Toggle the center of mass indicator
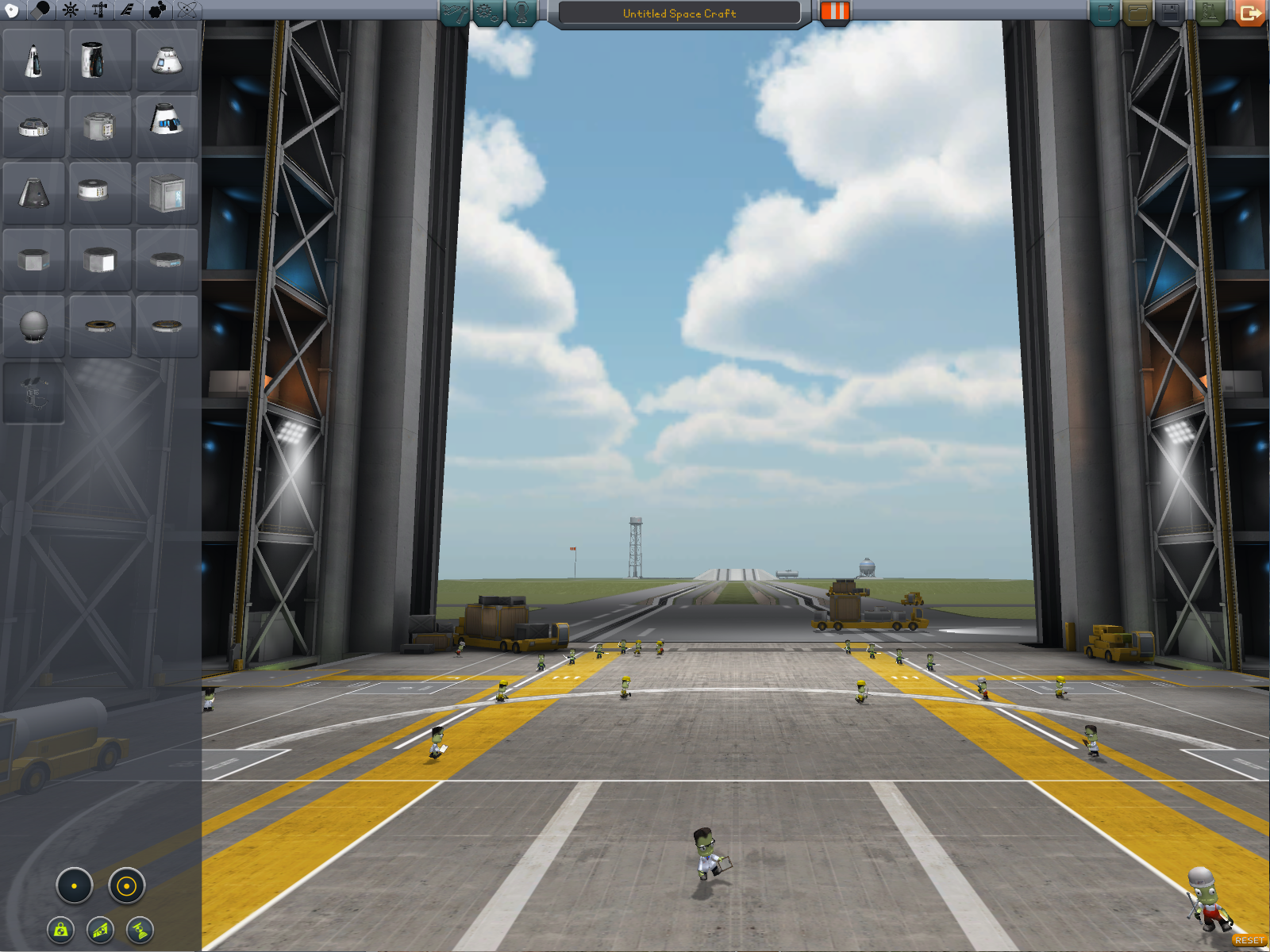Screen dimensions: 1270x952 coord(61,930)
